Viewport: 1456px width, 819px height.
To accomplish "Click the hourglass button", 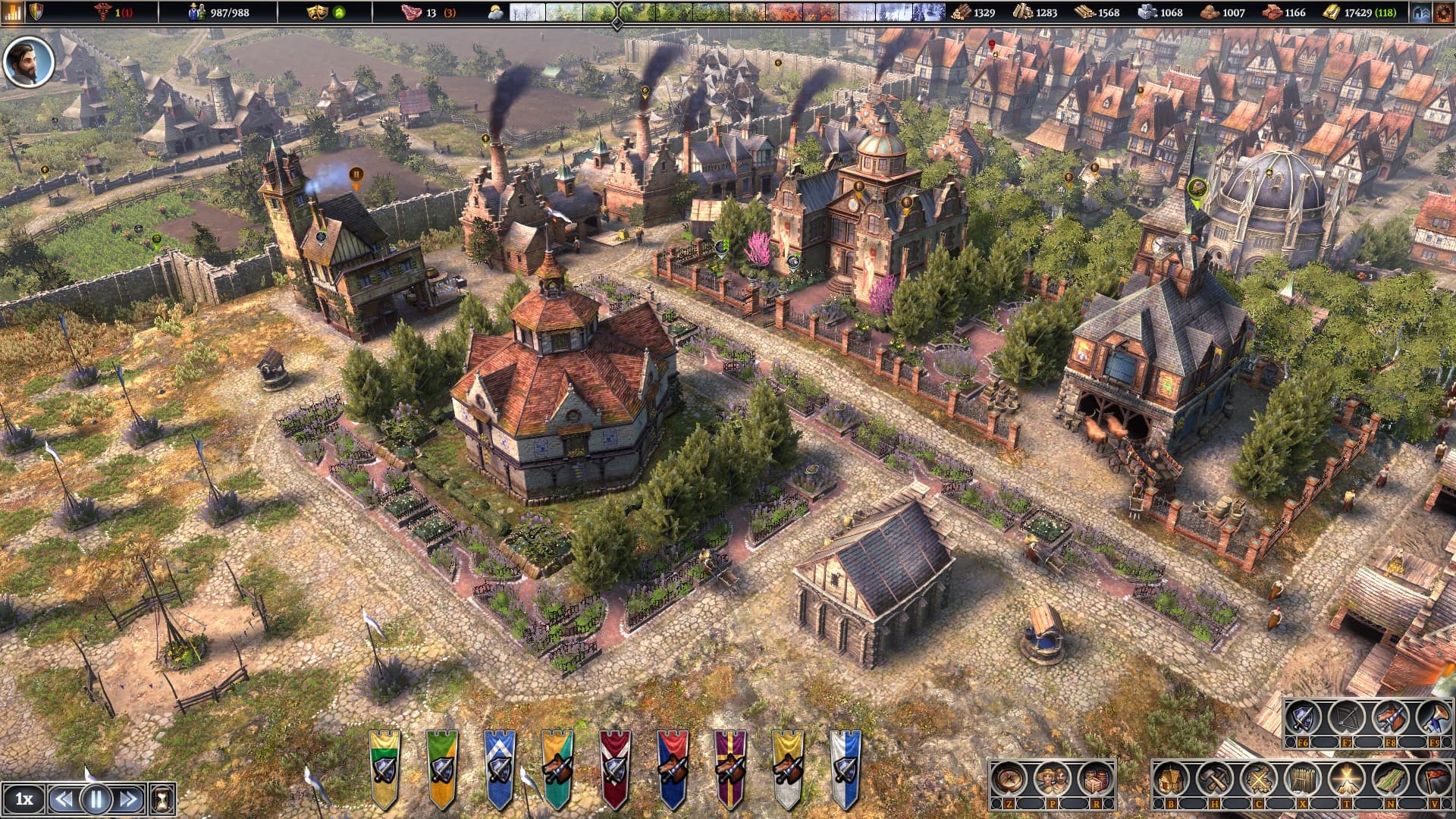I will point(162,799).
